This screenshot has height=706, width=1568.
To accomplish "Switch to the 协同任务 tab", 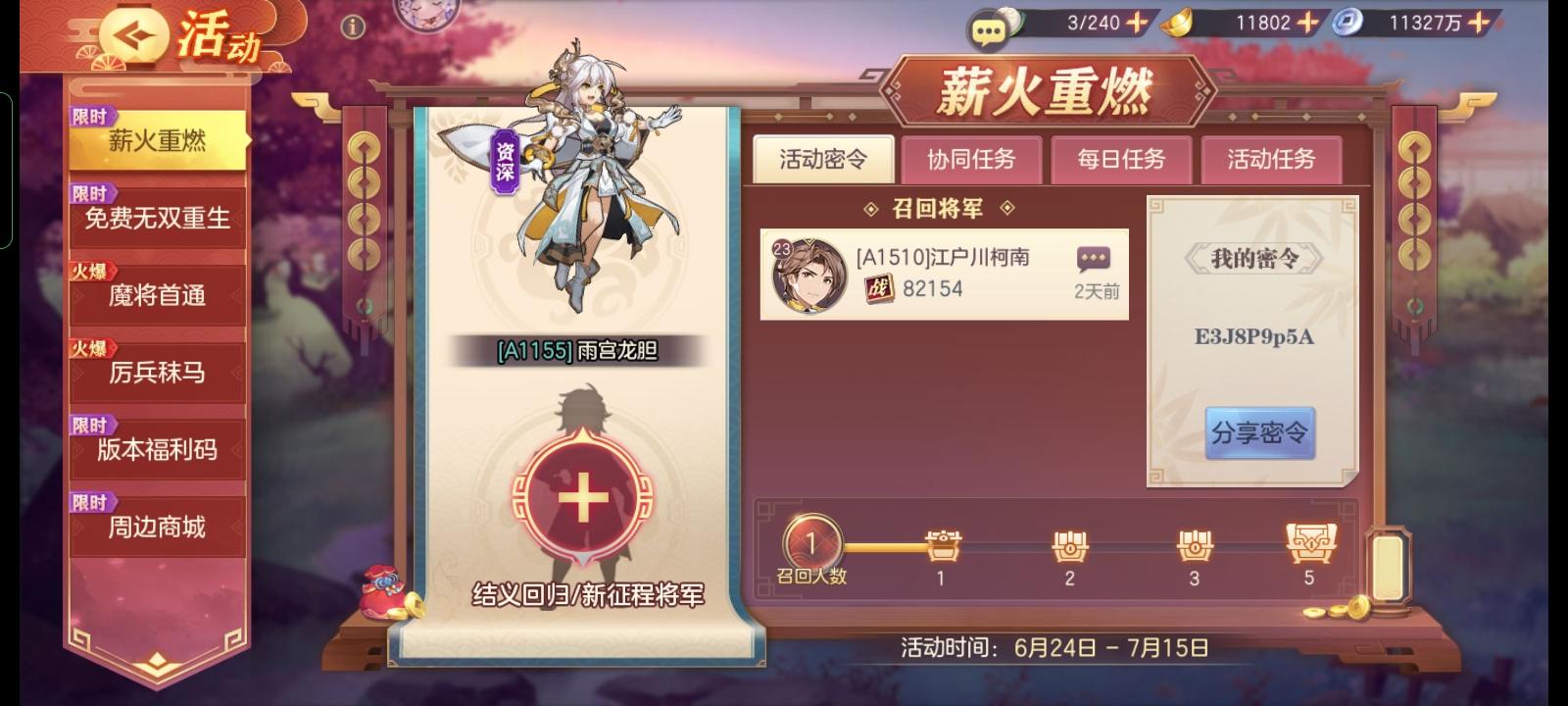I will [973, 159].
